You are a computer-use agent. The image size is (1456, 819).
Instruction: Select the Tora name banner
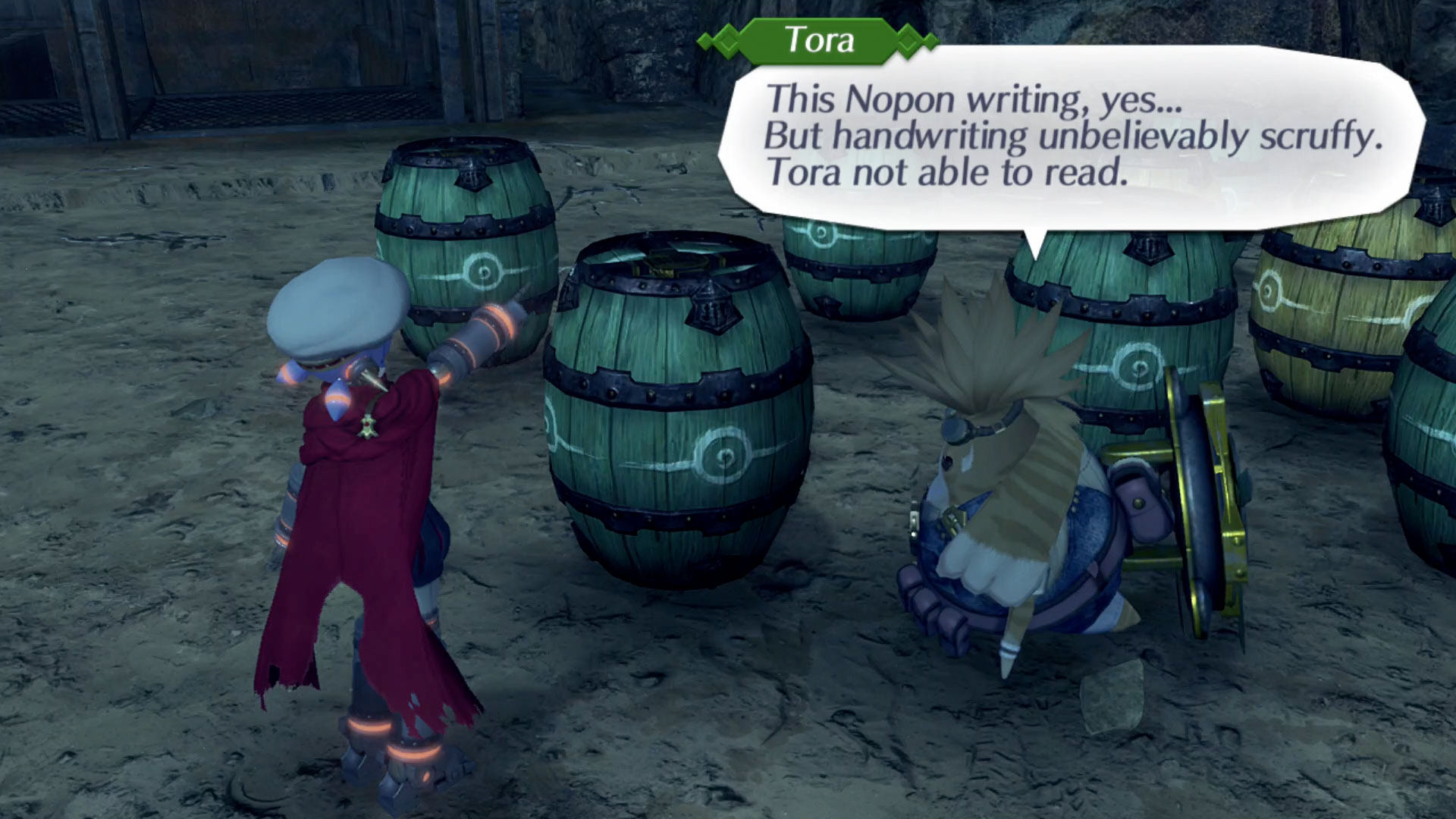(x=819, y=42)
